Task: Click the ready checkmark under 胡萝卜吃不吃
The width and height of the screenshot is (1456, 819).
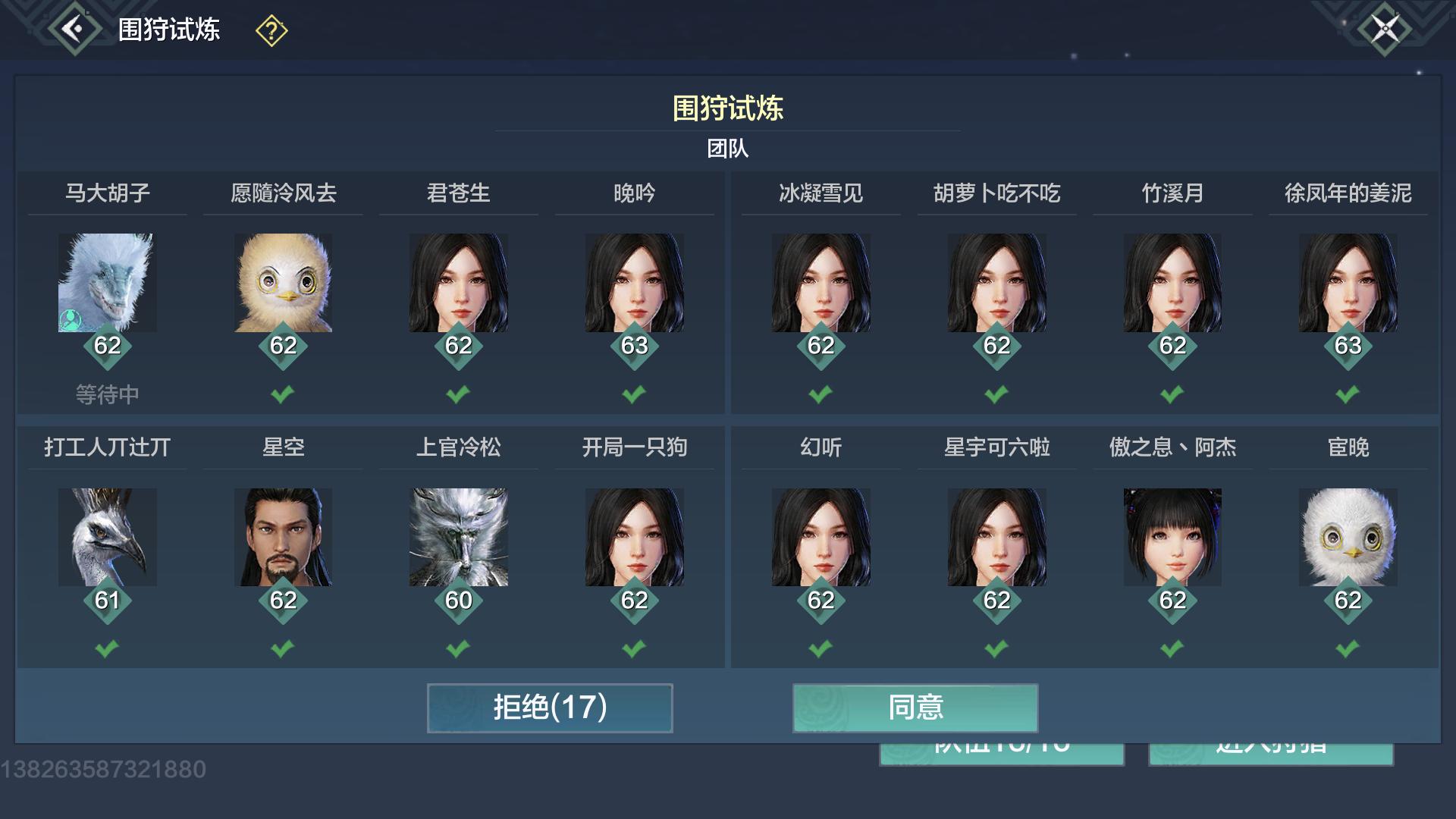Action: 996,394
